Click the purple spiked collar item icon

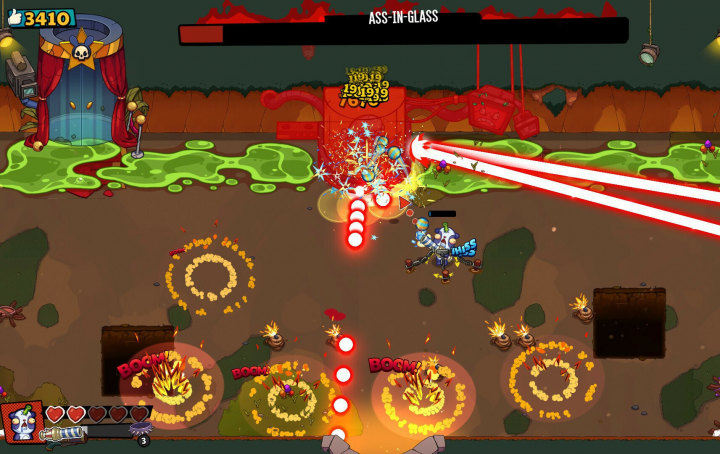[x=140, y=429]
